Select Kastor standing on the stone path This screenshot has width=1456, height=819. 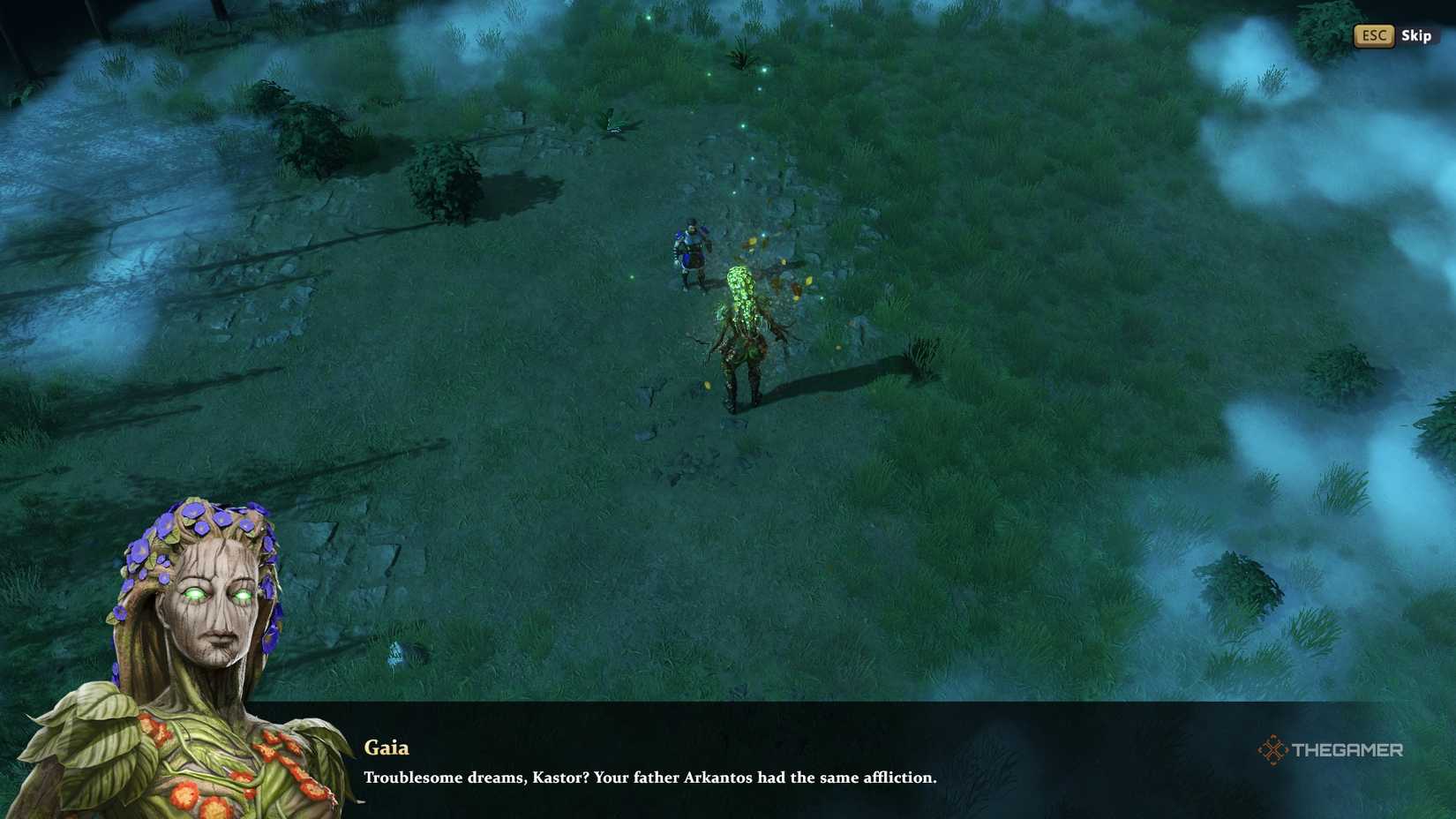[690, 252]
